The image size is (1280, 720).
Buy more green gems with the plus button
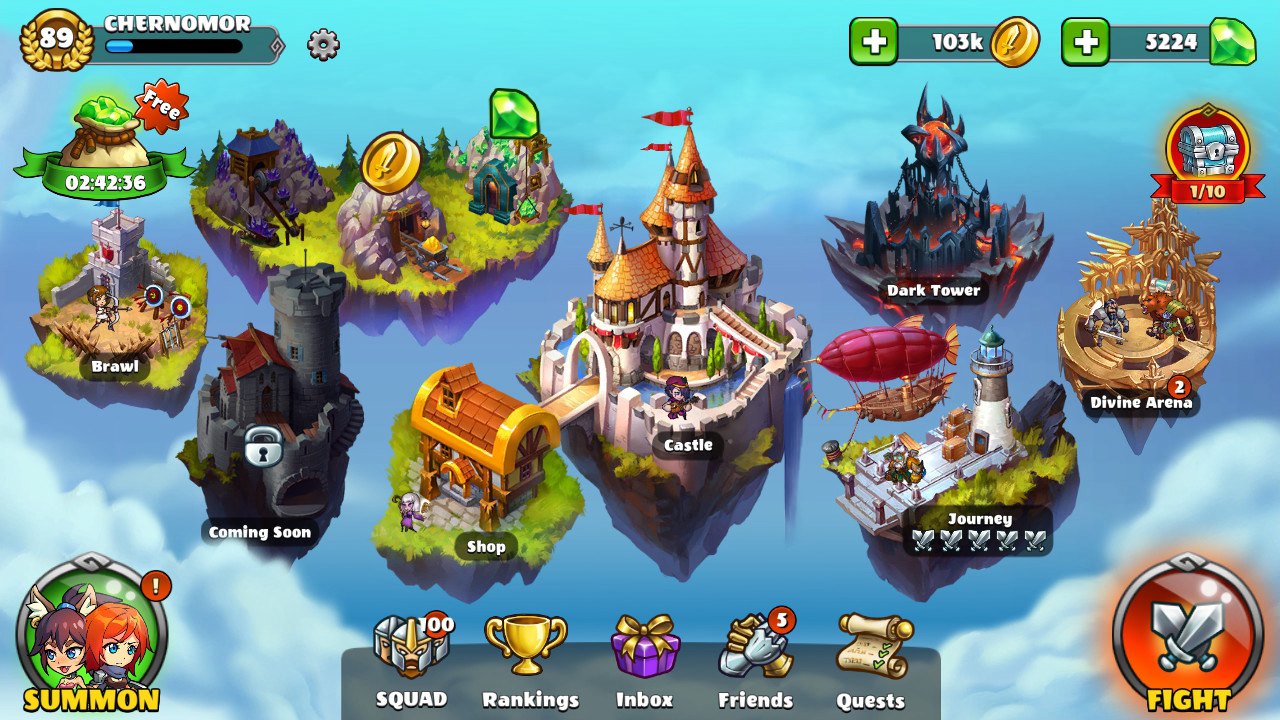(1085, 42)
